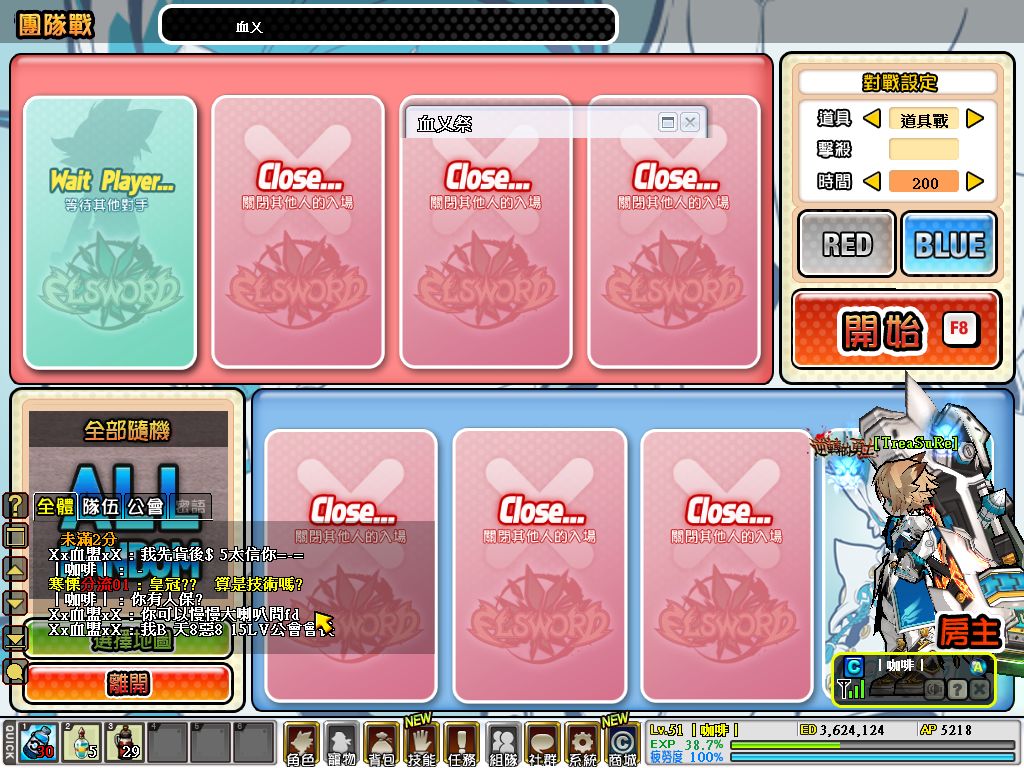The height and width of the screenshot is (768, 1024).
Task: Open the 商城 cash shop
Action: pyautogui.click(x=621, y=745)
